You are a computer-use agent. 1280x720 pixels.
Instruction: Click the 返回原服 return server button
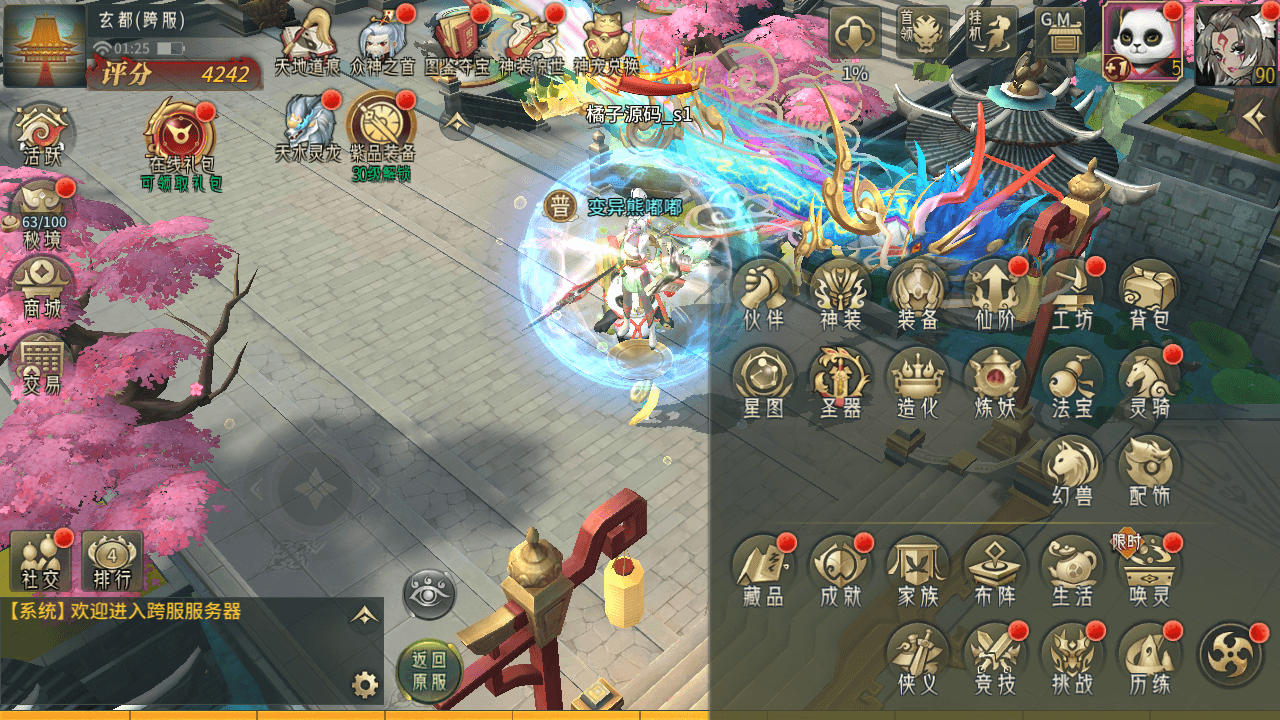tap(429, 672)
